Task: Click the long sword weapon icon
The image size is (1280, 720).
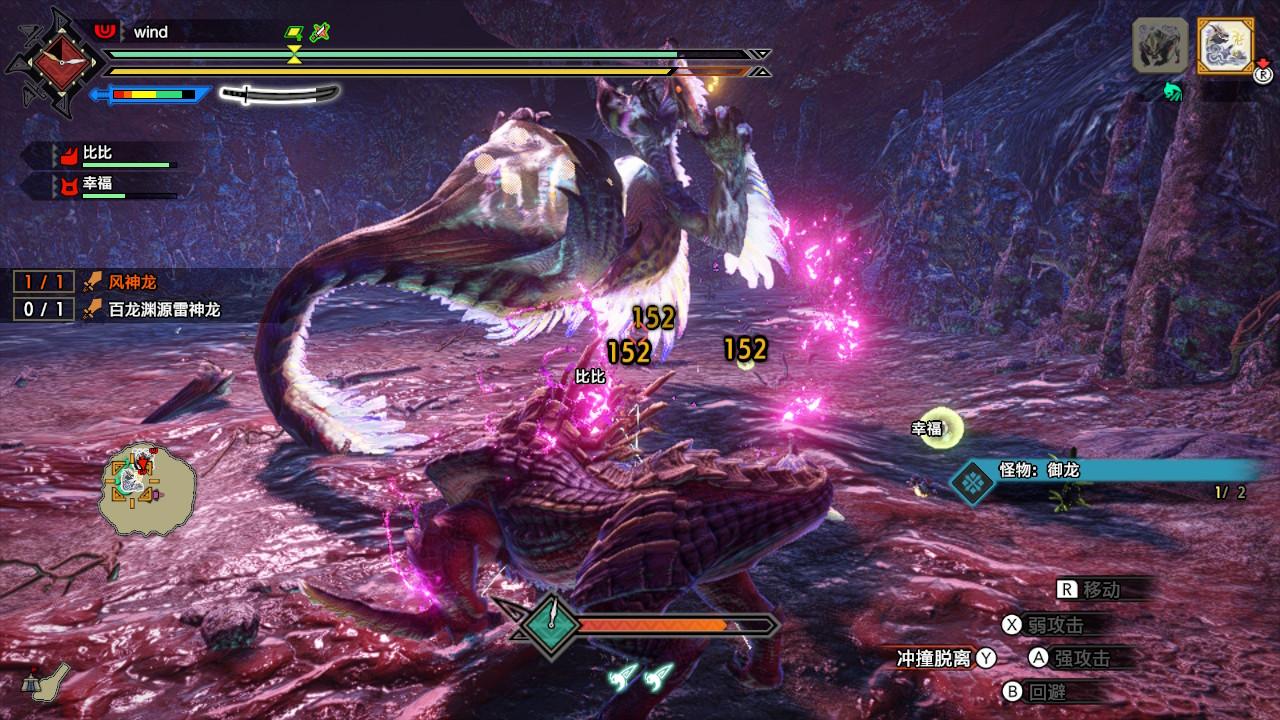Action: [x=279, y=94]
